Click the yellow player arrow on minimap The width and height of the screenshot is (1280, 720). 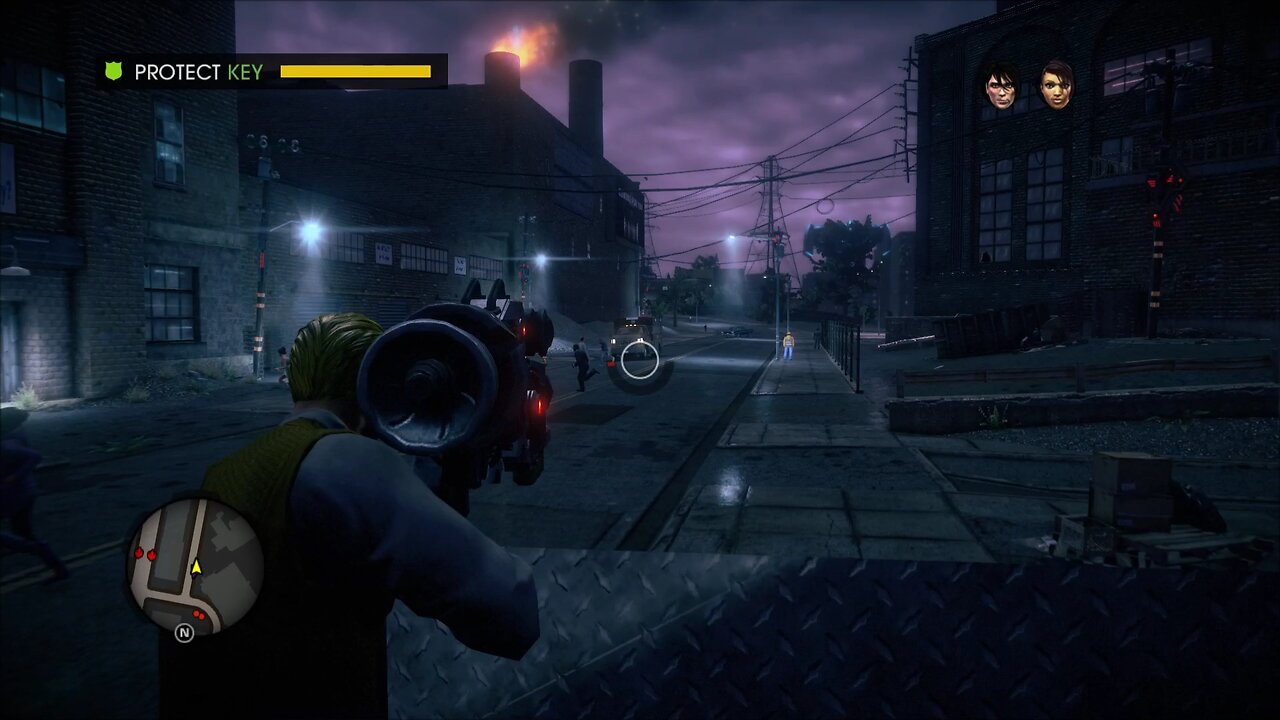[196, 567]
